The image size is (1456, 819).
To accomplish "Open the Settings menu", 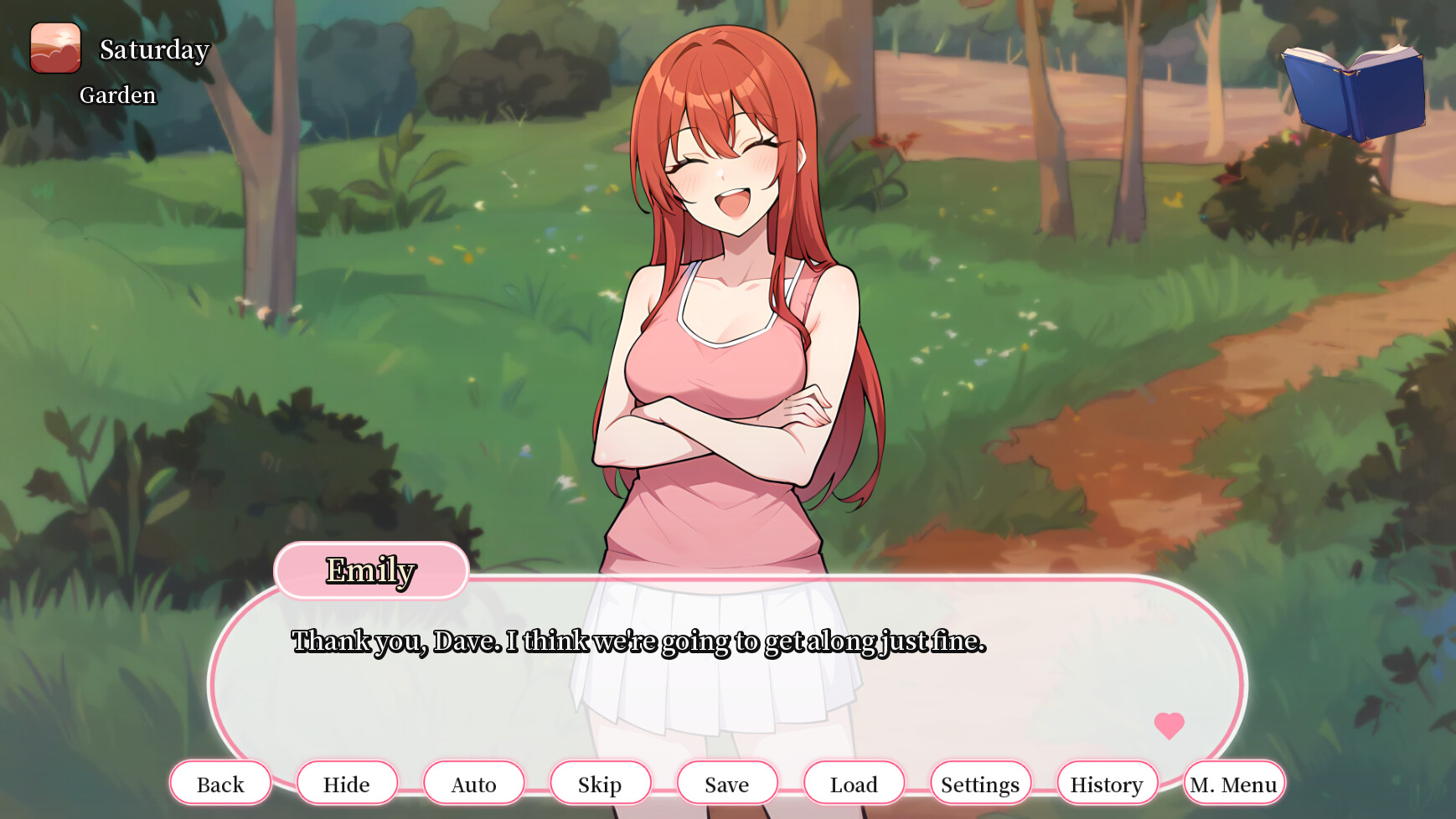I will [980, 784].
